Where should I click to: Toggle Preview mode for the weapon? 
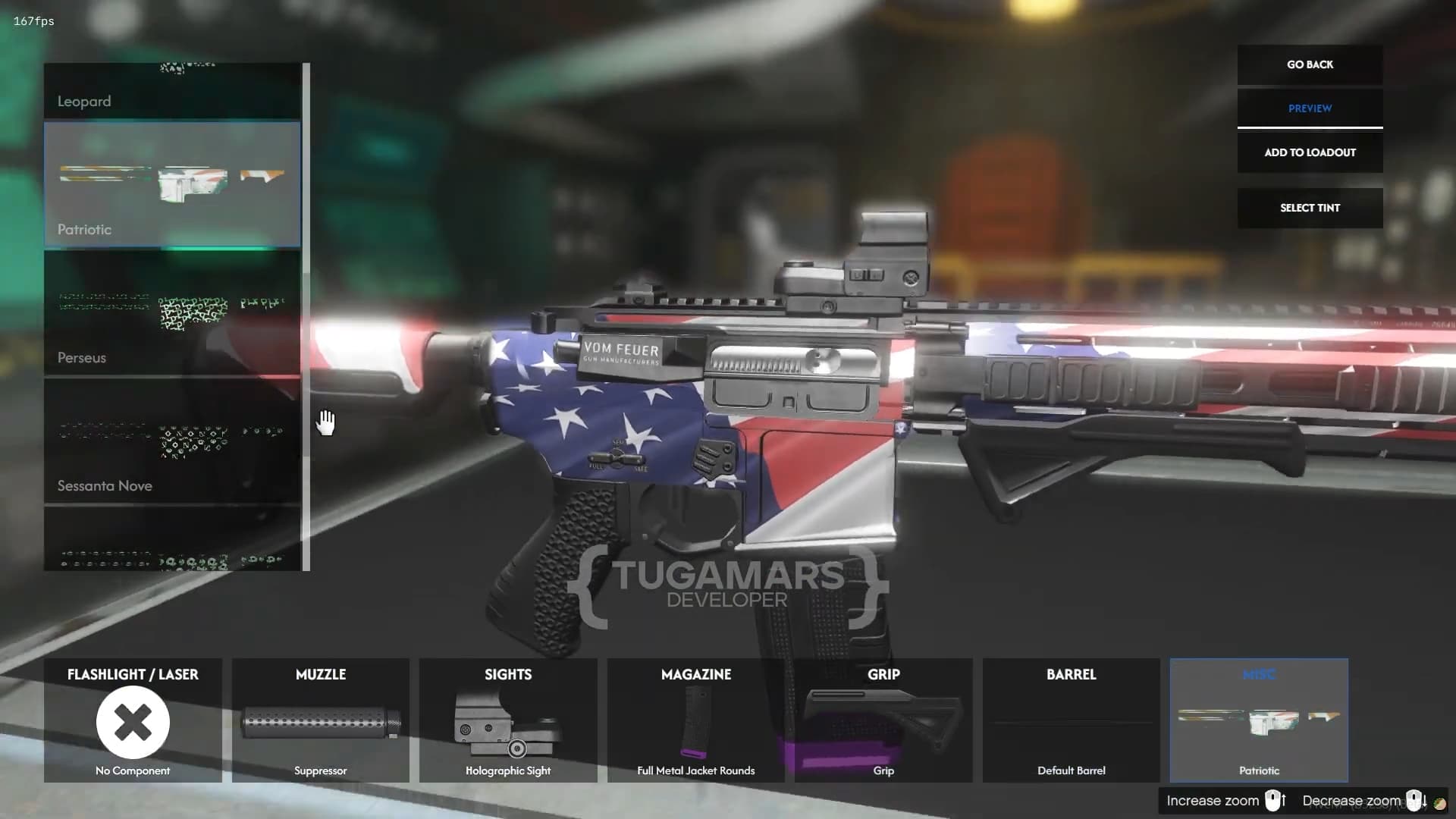tap(1310, 108)
